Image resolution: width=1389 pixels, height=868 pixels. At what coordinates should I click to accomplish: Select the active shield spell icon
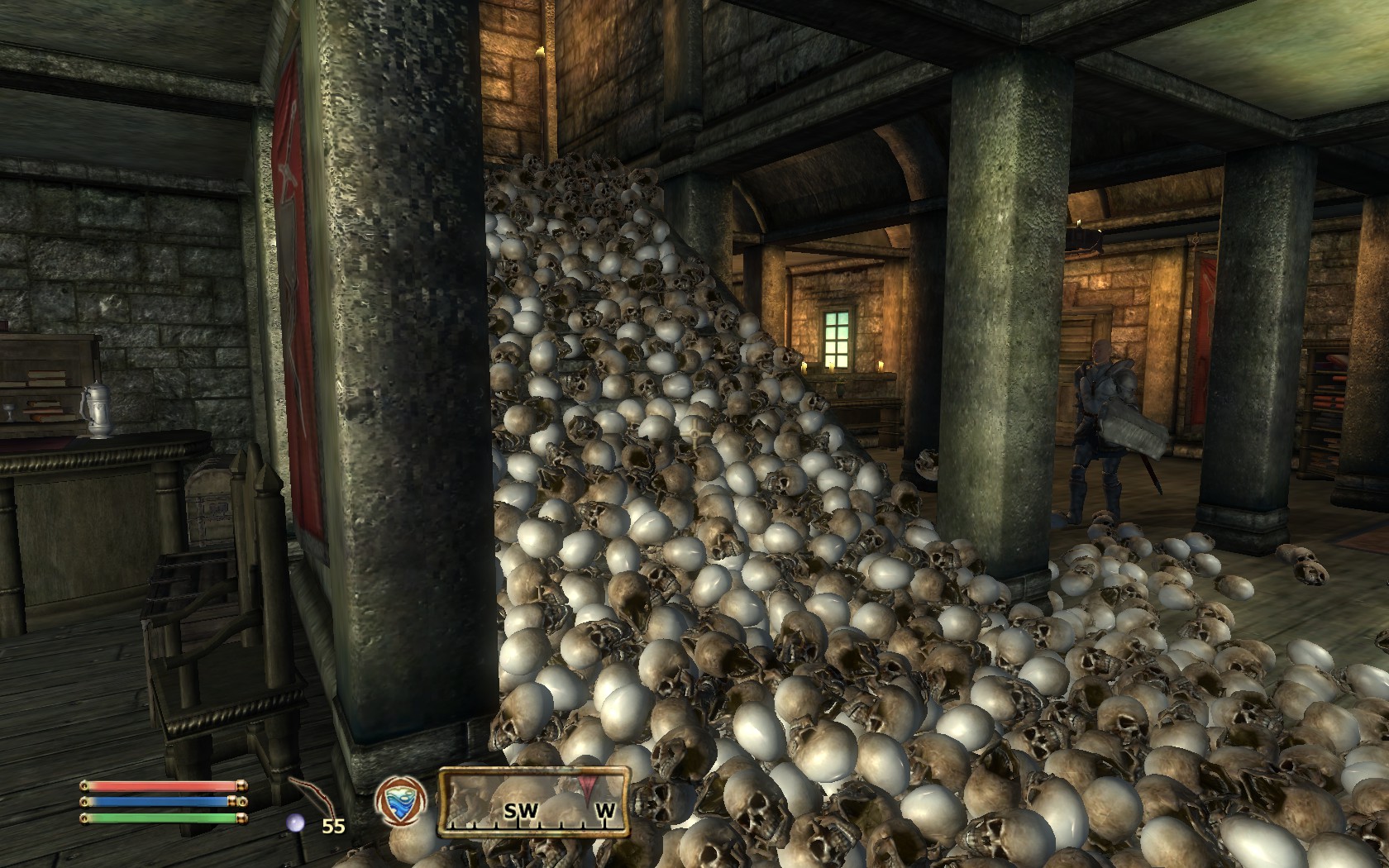tap(400, 803)
